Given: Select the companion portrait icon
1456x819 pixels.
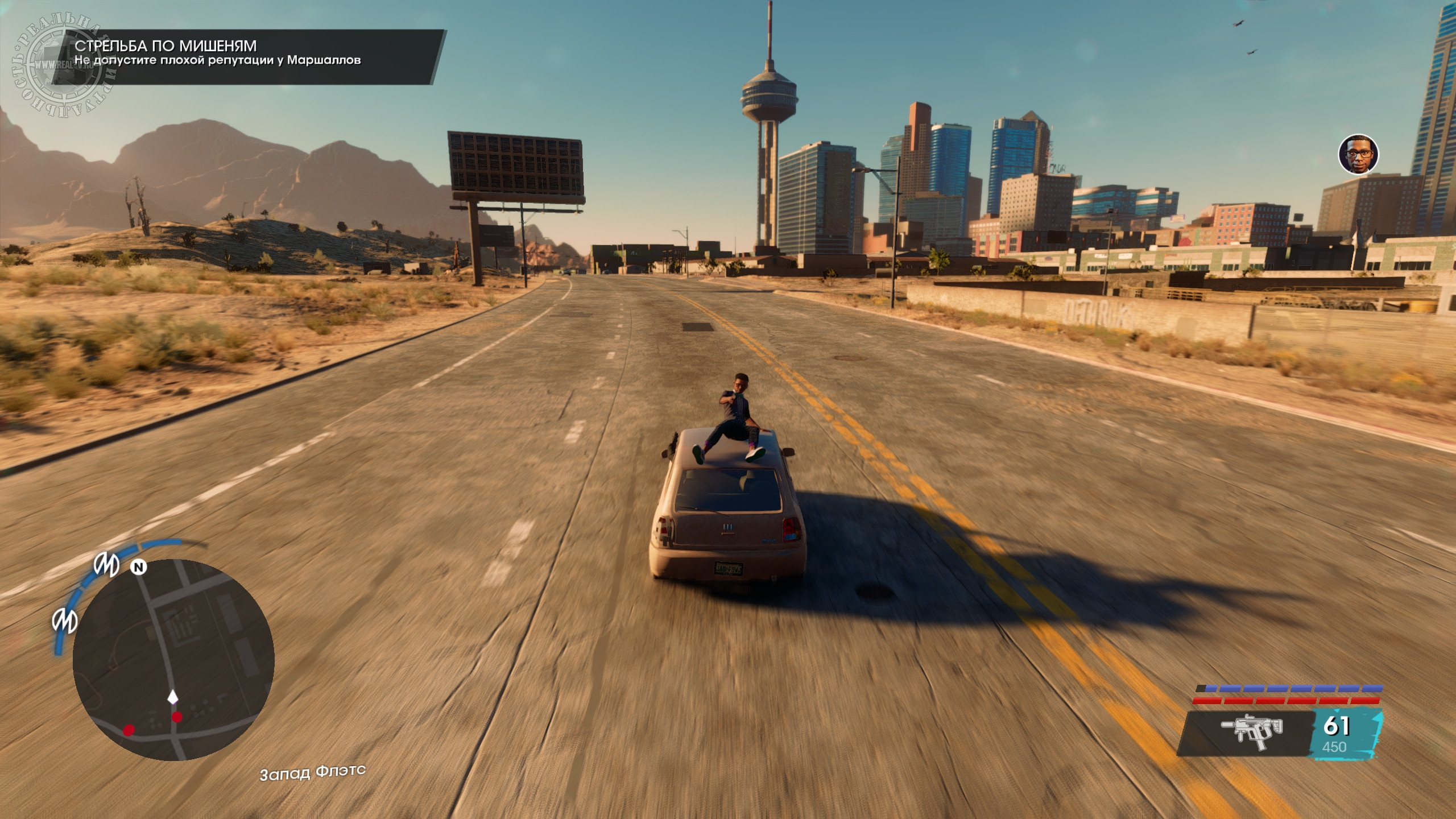Looking at the screenshot, I should (1358, 154).
